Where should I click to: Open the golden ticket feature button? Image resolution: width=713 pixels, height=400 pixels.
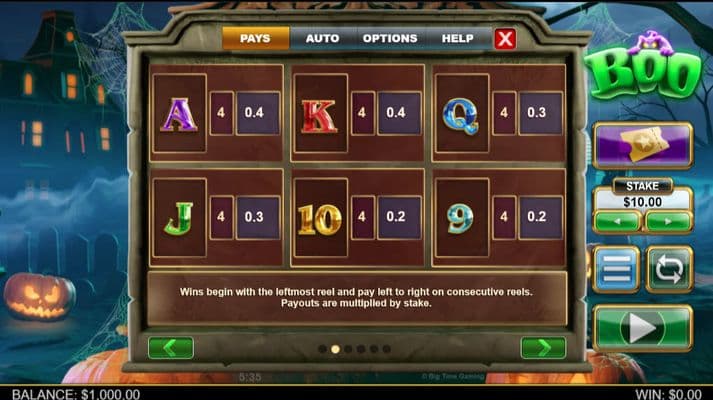[x=642, y=146]
